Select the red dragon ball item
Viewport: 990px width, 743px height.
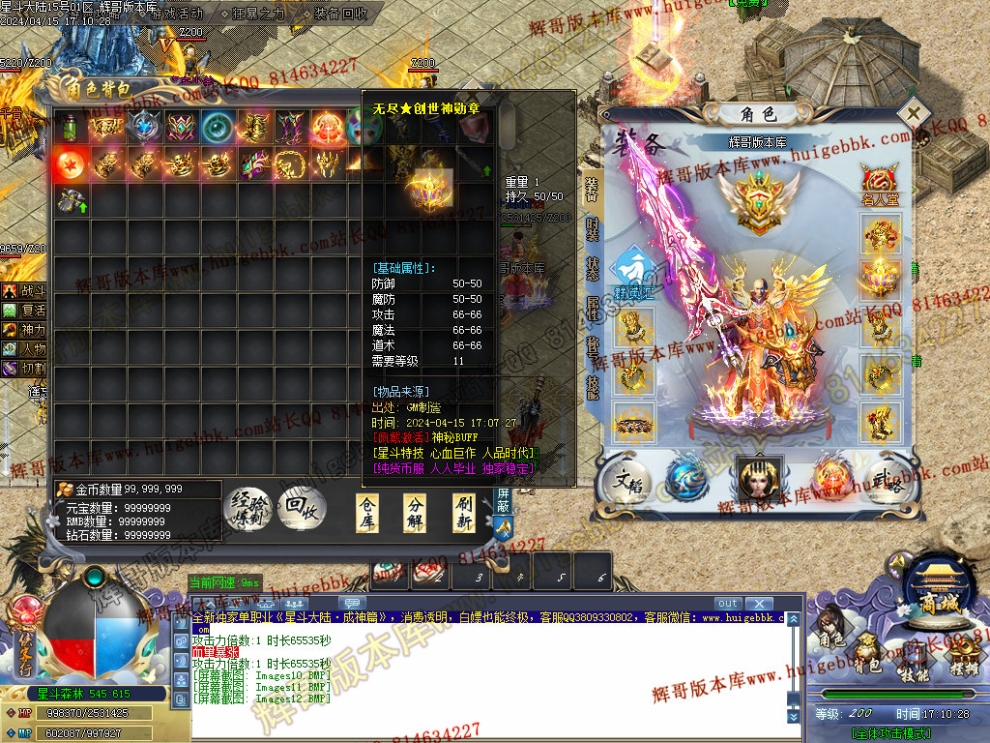point(71,163)
